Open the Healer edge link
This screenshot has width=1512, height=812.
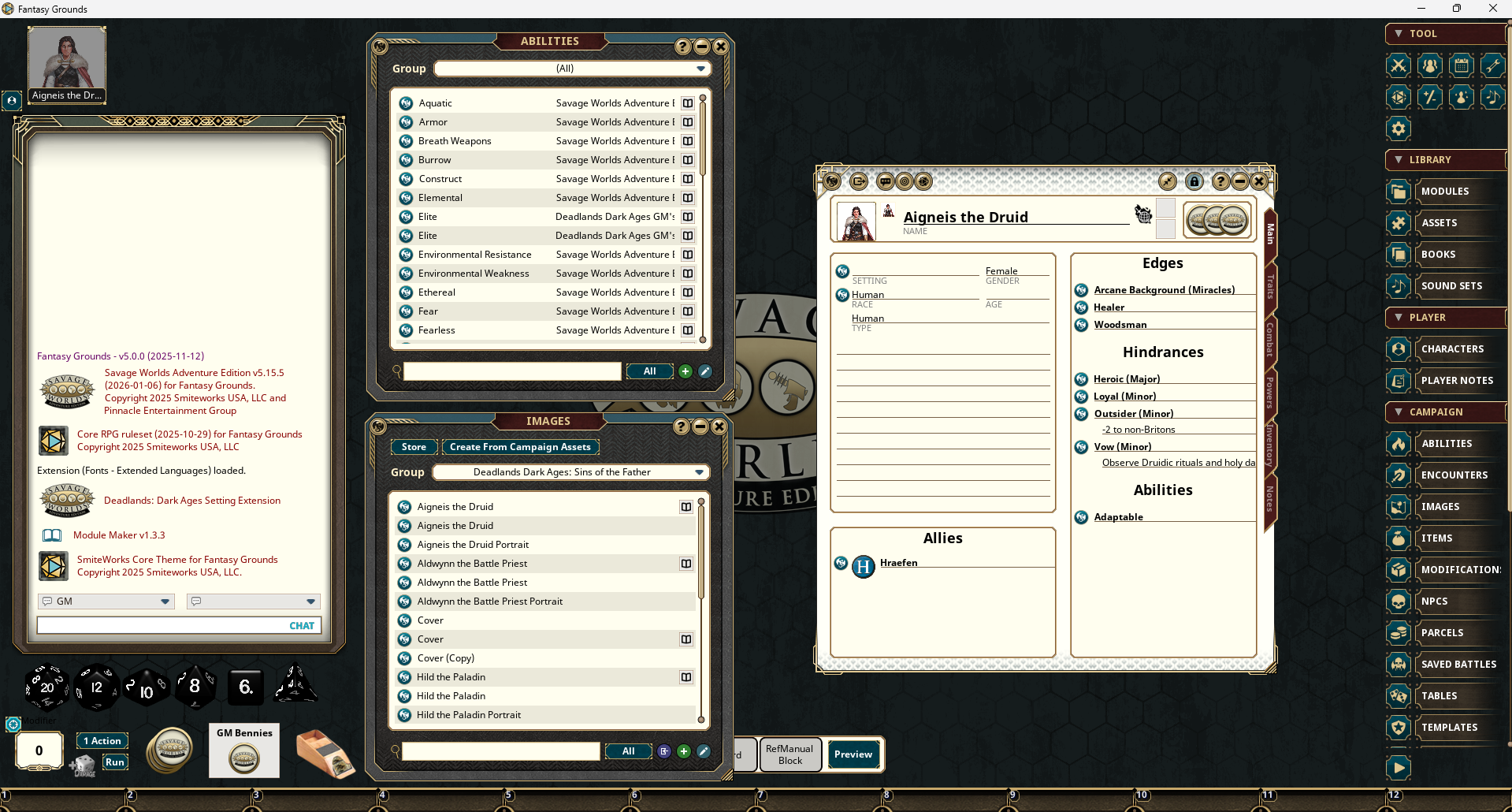pos(1109,307)
